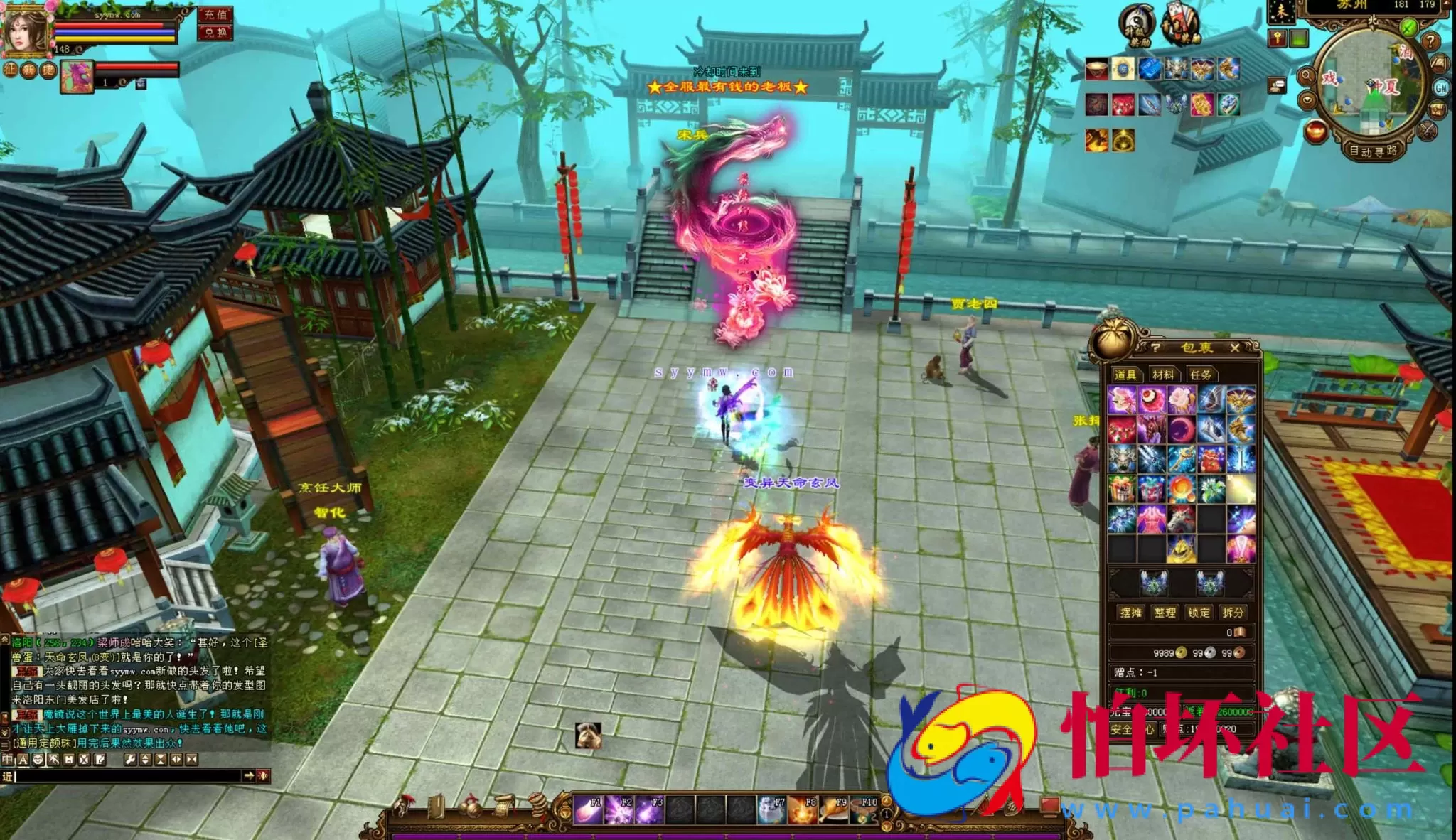
Task: Select the magnifier zoom icon on the minimap
Action: [x=1307, y=75]
